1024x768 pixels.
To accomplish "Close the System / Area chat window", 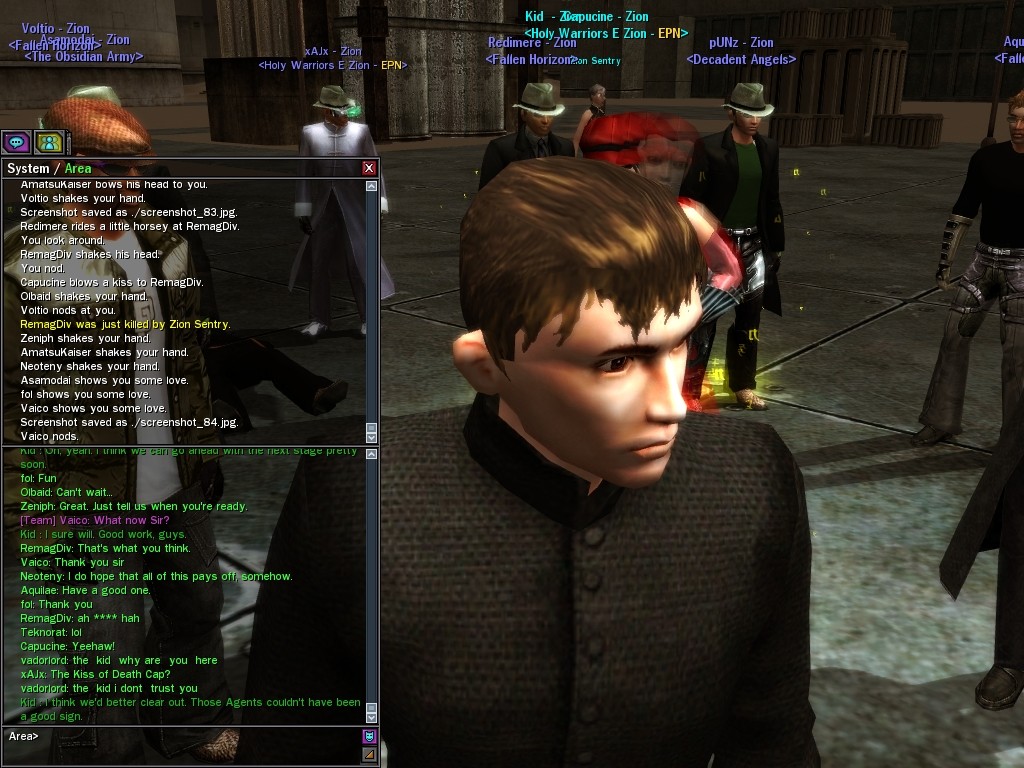I will point(369,168).
